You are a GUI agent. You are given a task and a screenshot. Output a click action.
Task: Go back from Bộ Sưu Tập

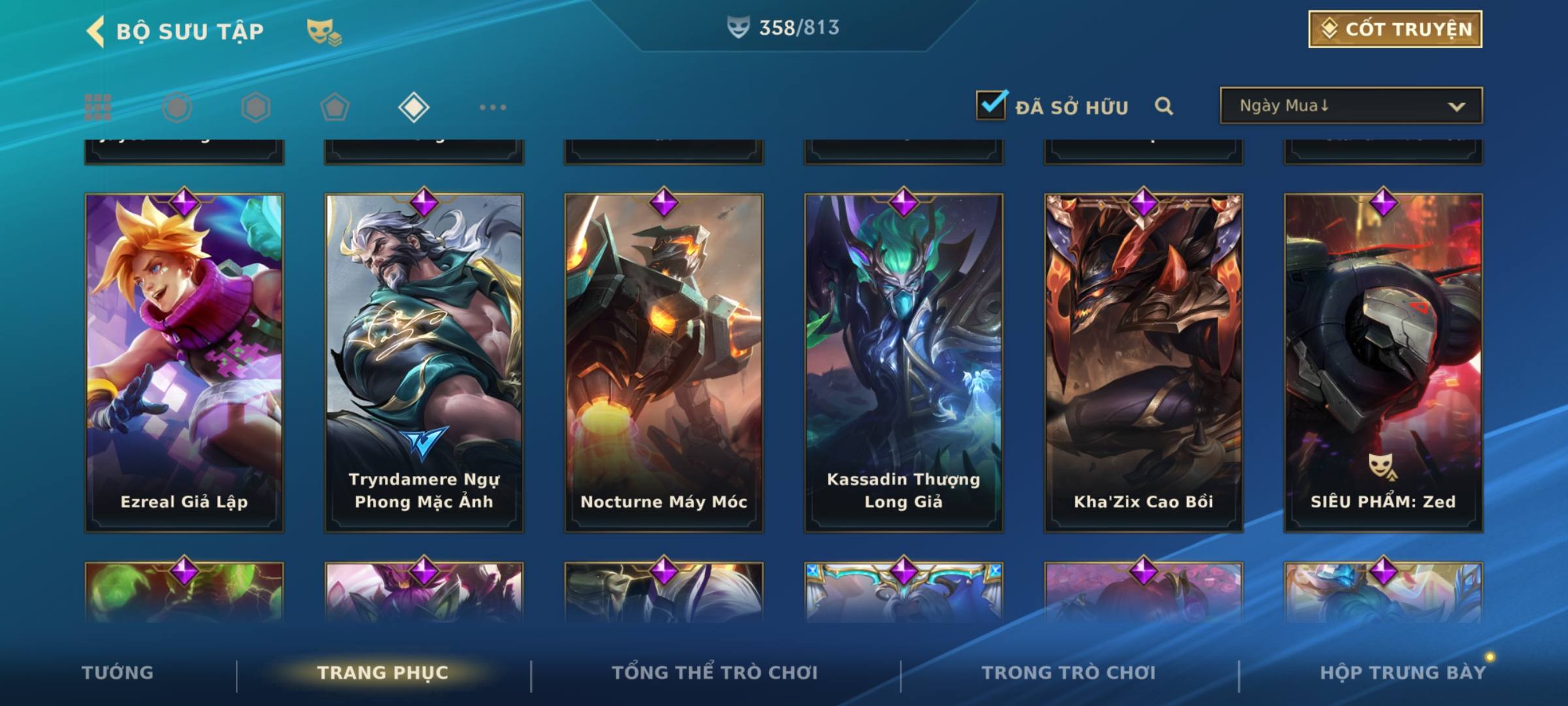point(96,31)
